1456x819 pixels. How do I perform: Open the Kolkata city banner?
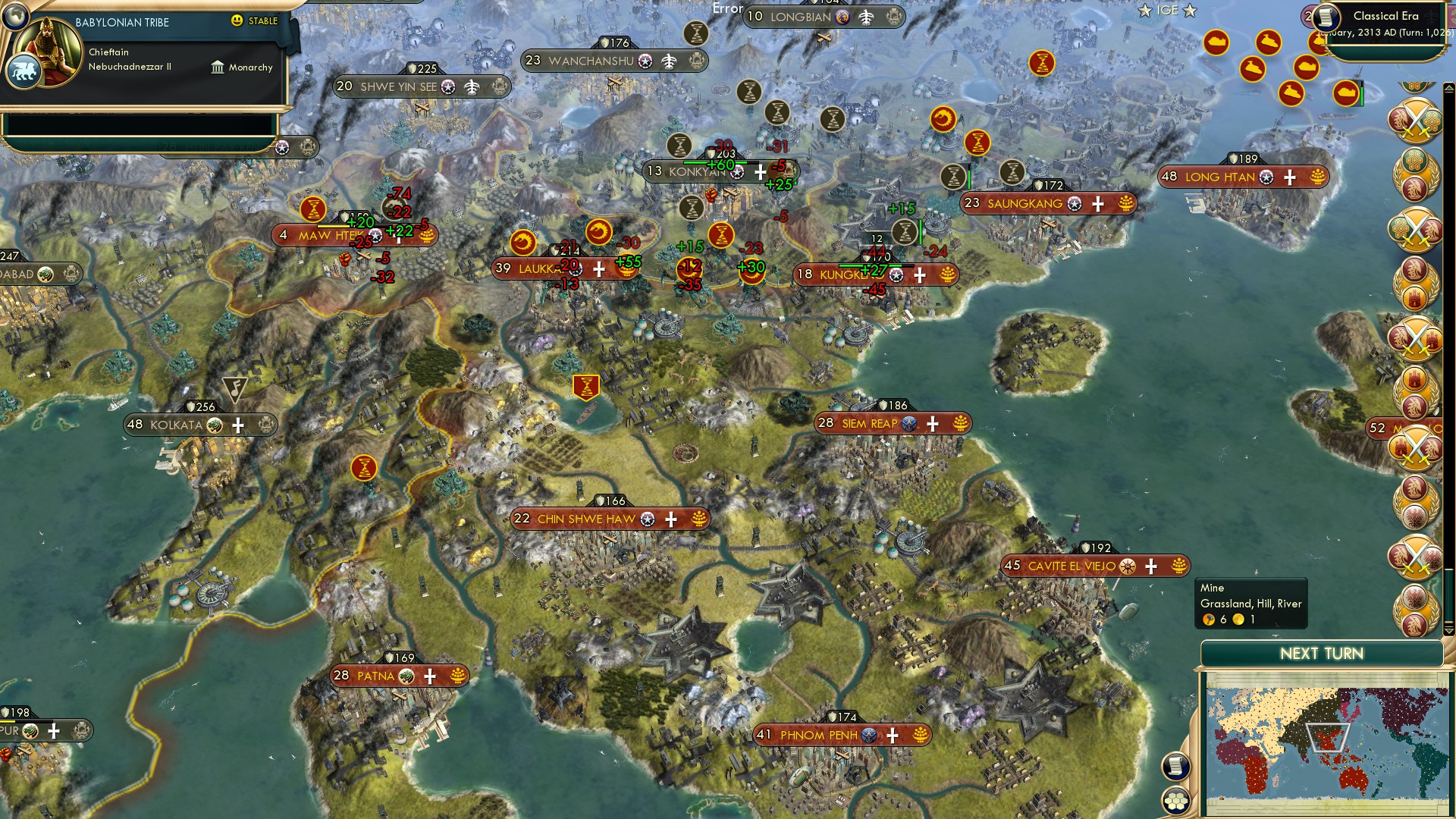tap(177, 425)
